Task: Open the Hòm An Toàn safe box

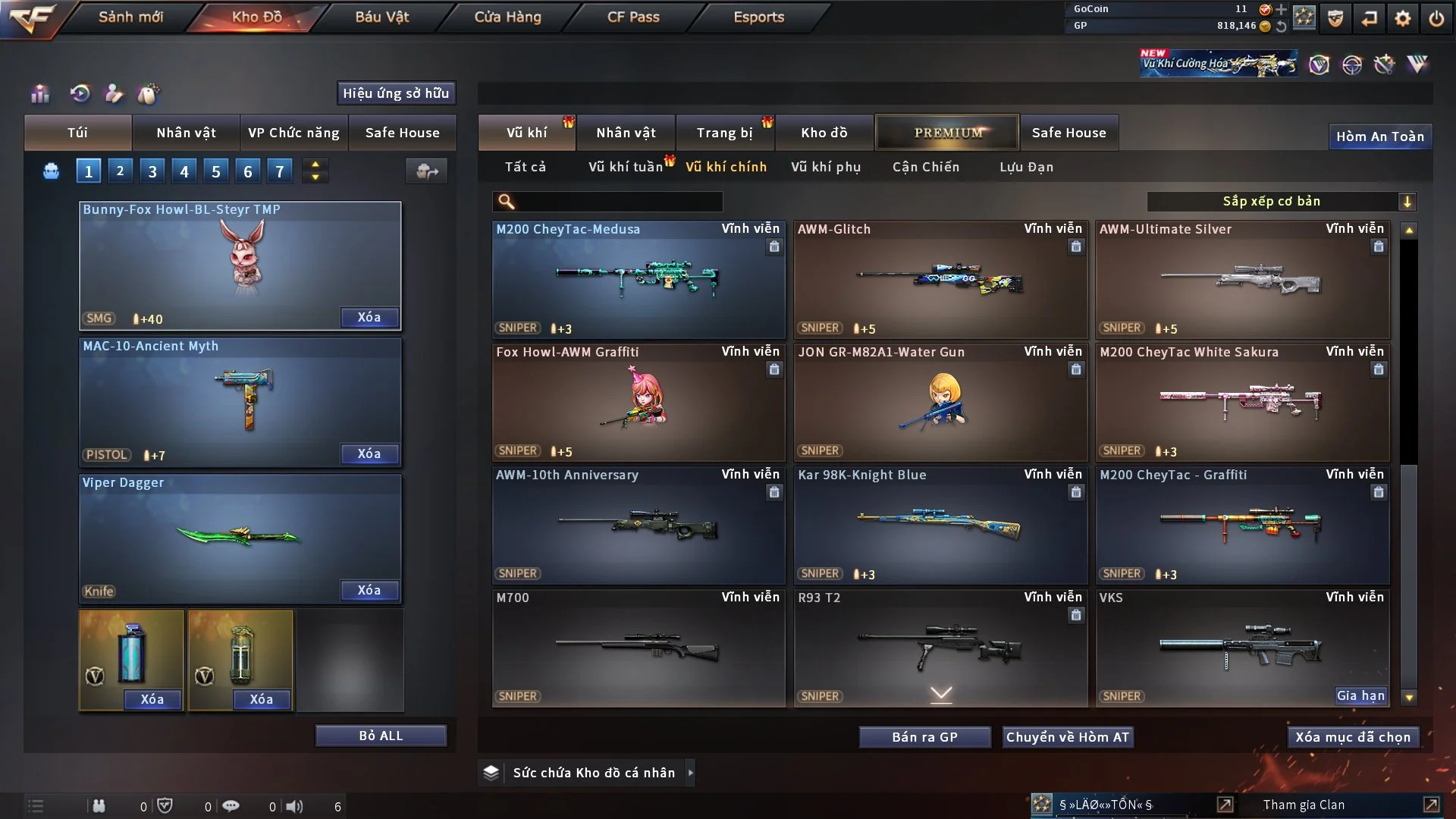Action: [1379, 136]
